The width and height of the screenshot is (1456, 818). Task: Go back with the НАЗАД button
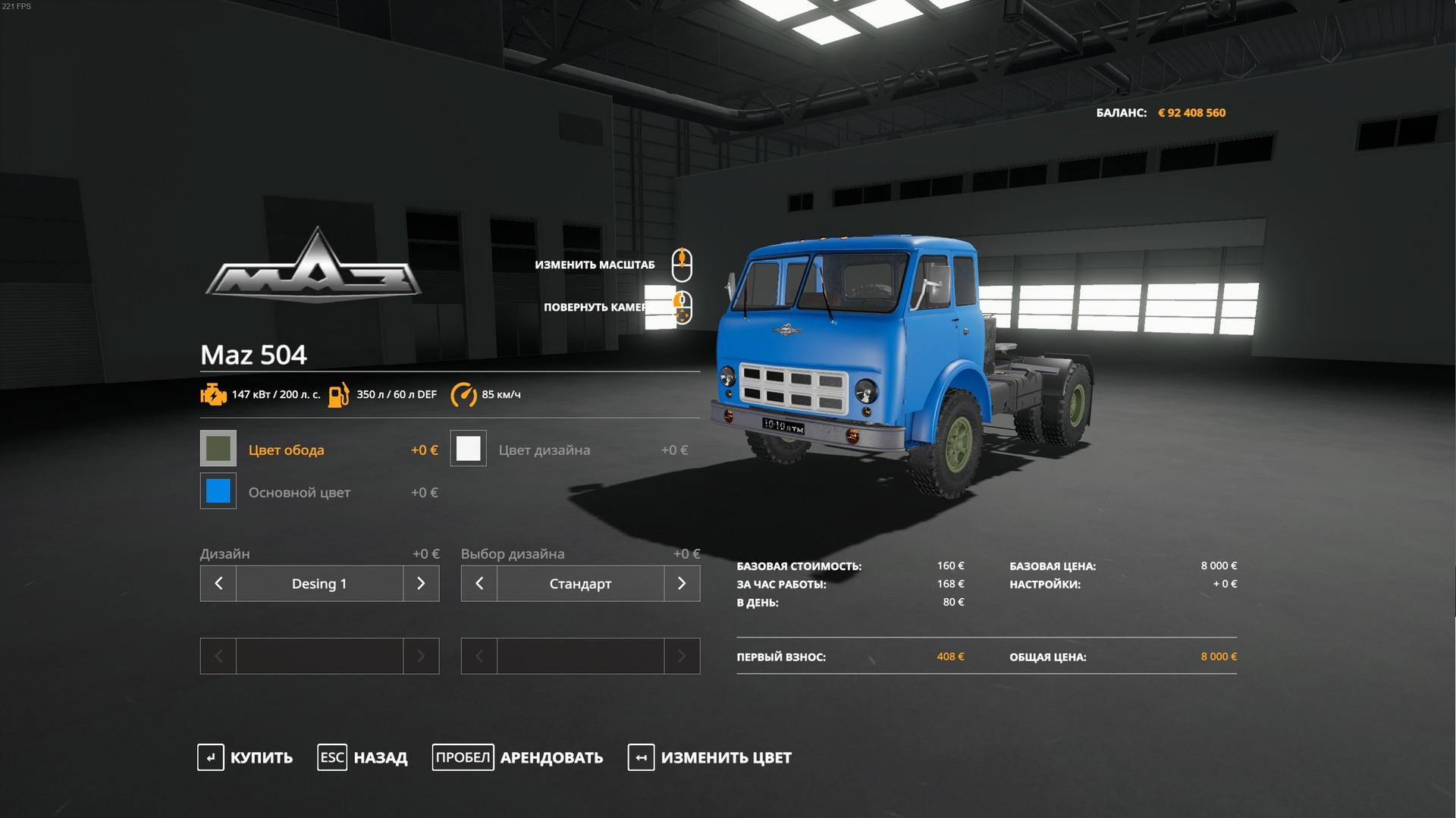[x=362, y=757]
